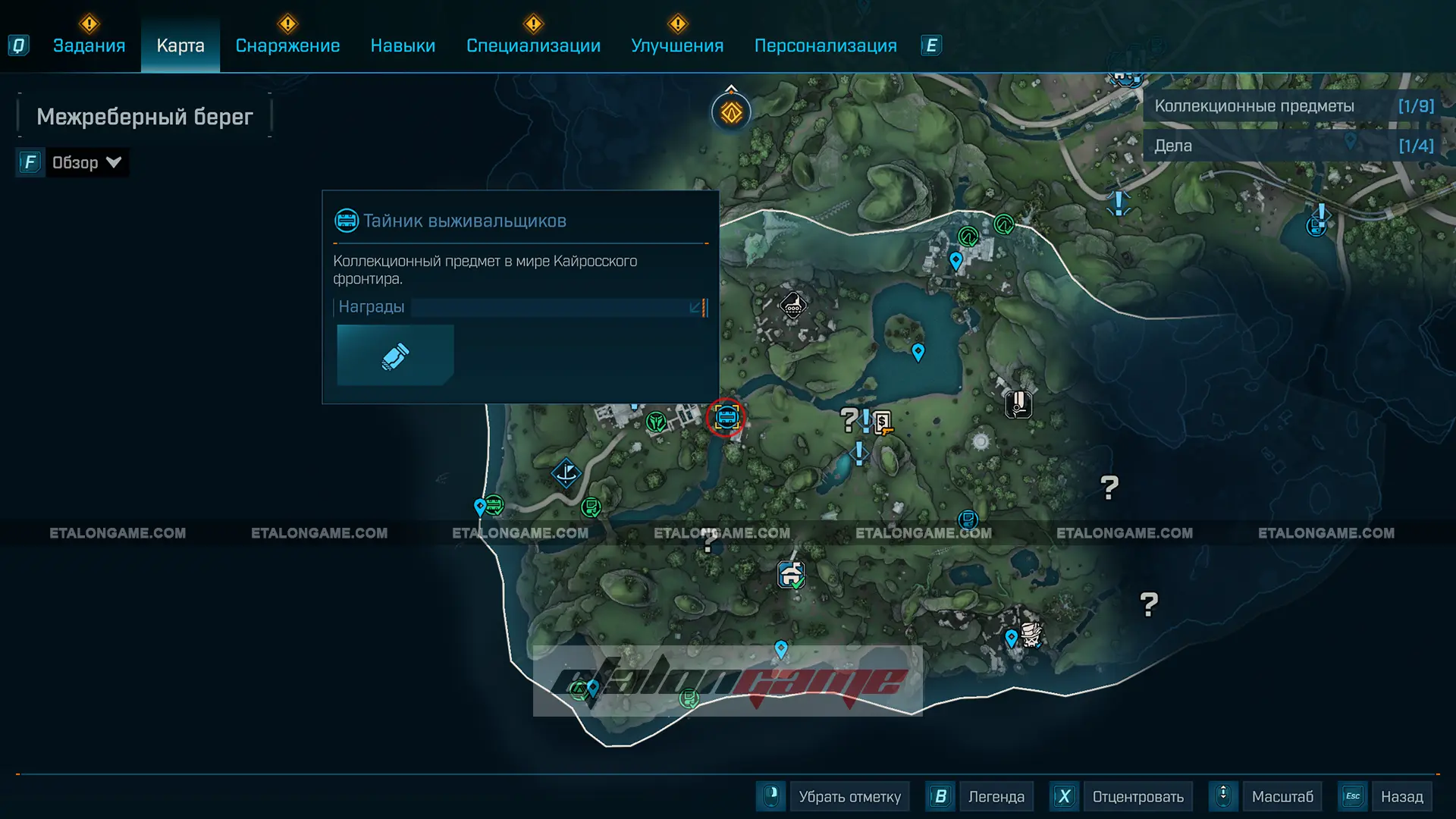1456x819 pixels.
Task: Go back with the Назад button
Action: click(1401, 796)
